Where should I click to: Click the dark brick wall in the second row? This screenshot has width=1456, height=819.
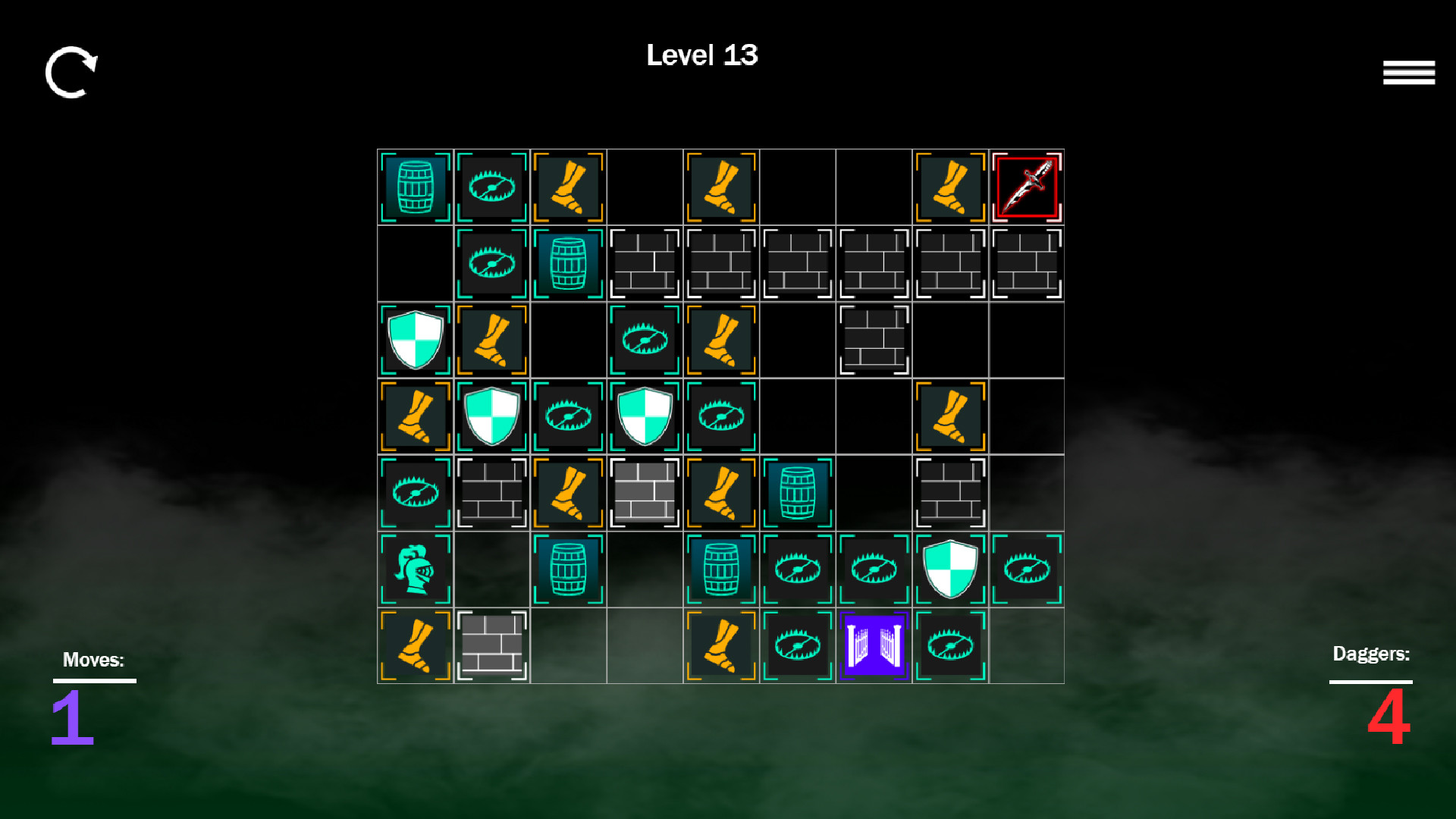[645, 263]
